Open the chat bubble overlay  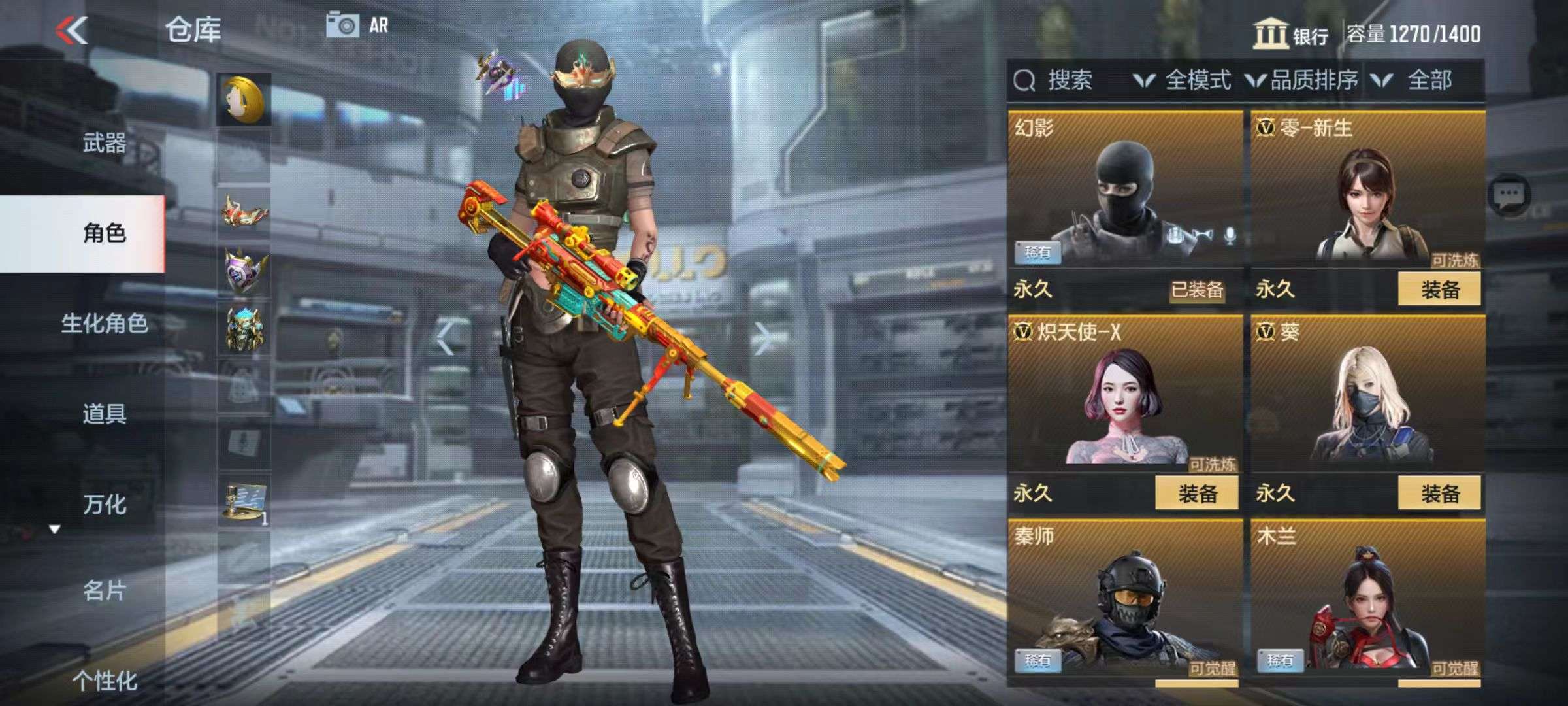coord(1509,195)
